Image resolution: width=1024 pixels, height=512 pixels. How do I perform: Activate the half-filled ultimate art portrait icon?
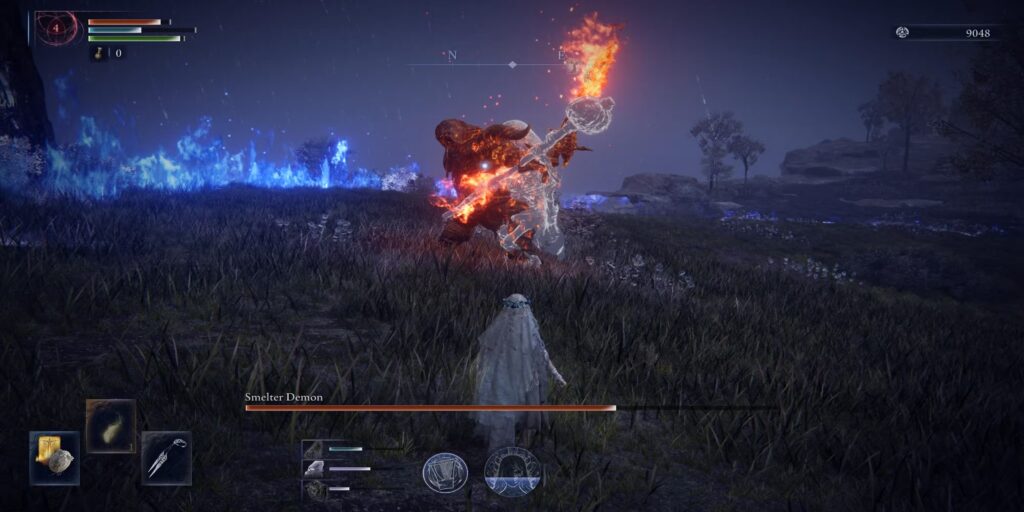512,472
